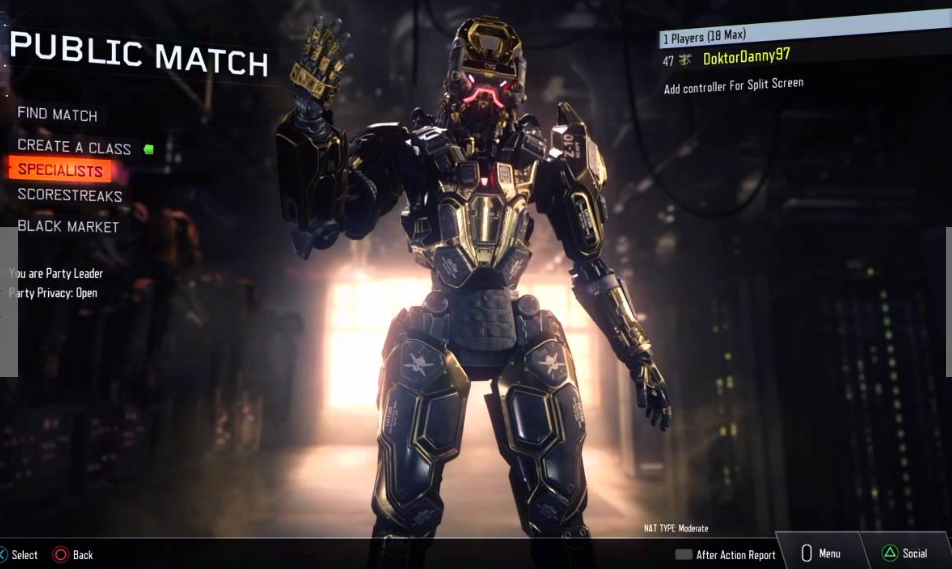Select Find Match in the menu
Image resolution: width=952 pixels, height=569 pixels.
pos(57,115)
